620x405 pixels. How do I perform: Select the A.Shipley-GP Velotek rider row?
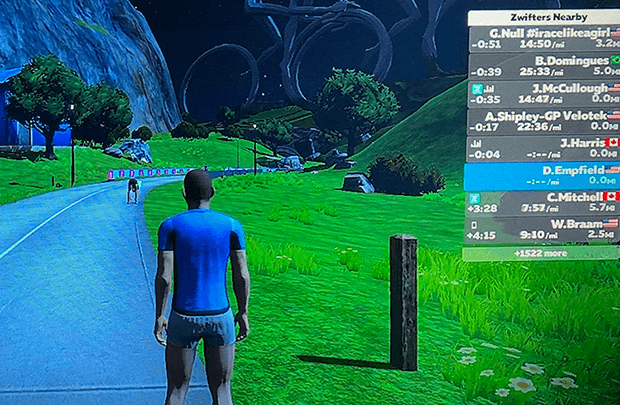pyautogui.click(x=541, y=121)
